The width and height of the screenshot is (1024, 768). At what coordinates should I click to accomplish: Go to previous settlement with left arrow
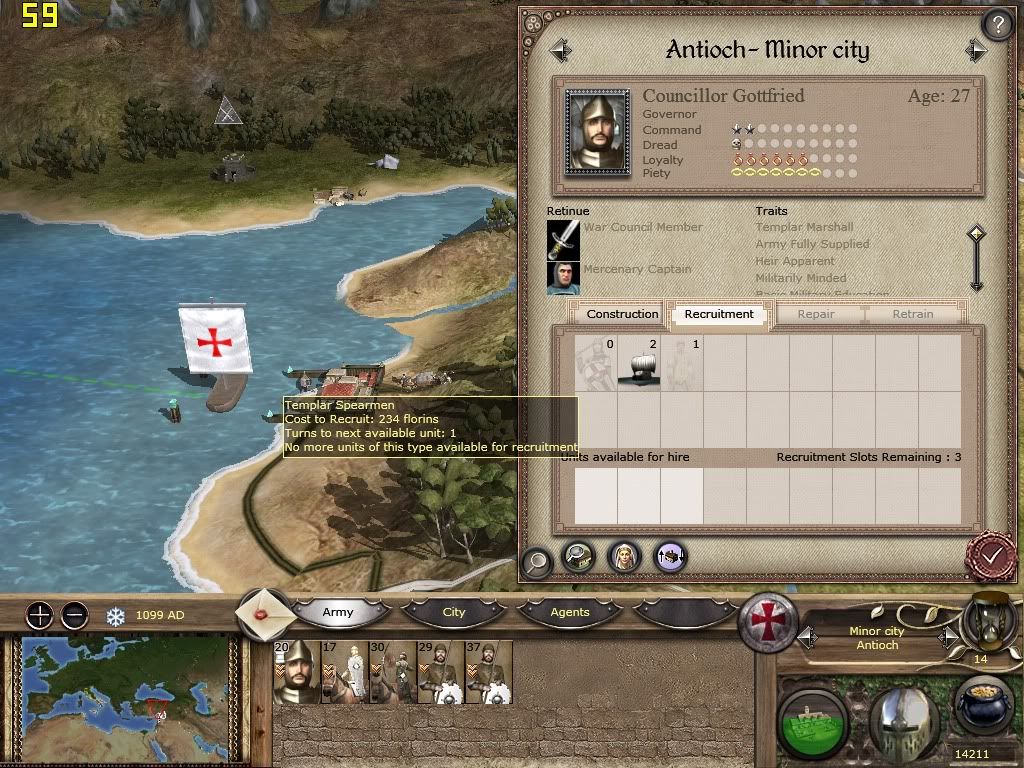560,50
